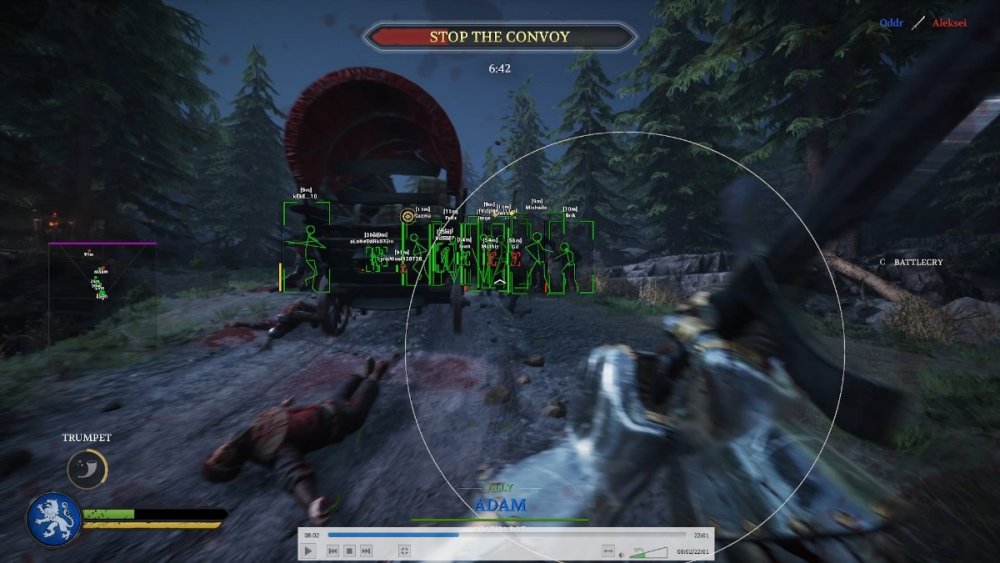Play the video with the play button

(x=308, y=551)
